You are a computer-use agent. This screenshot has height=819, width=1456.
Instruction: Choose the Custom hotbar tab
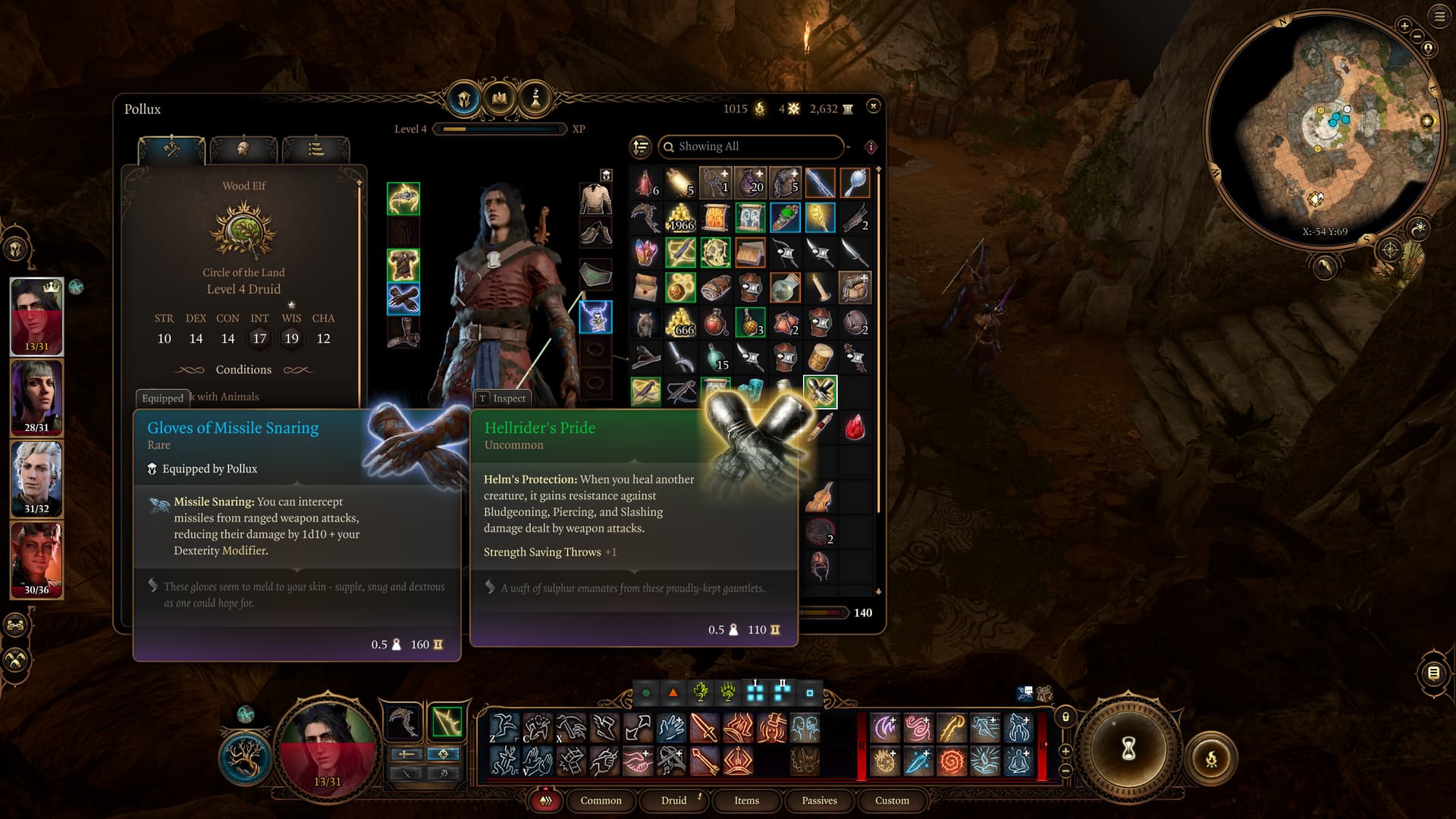click(892, 800)
